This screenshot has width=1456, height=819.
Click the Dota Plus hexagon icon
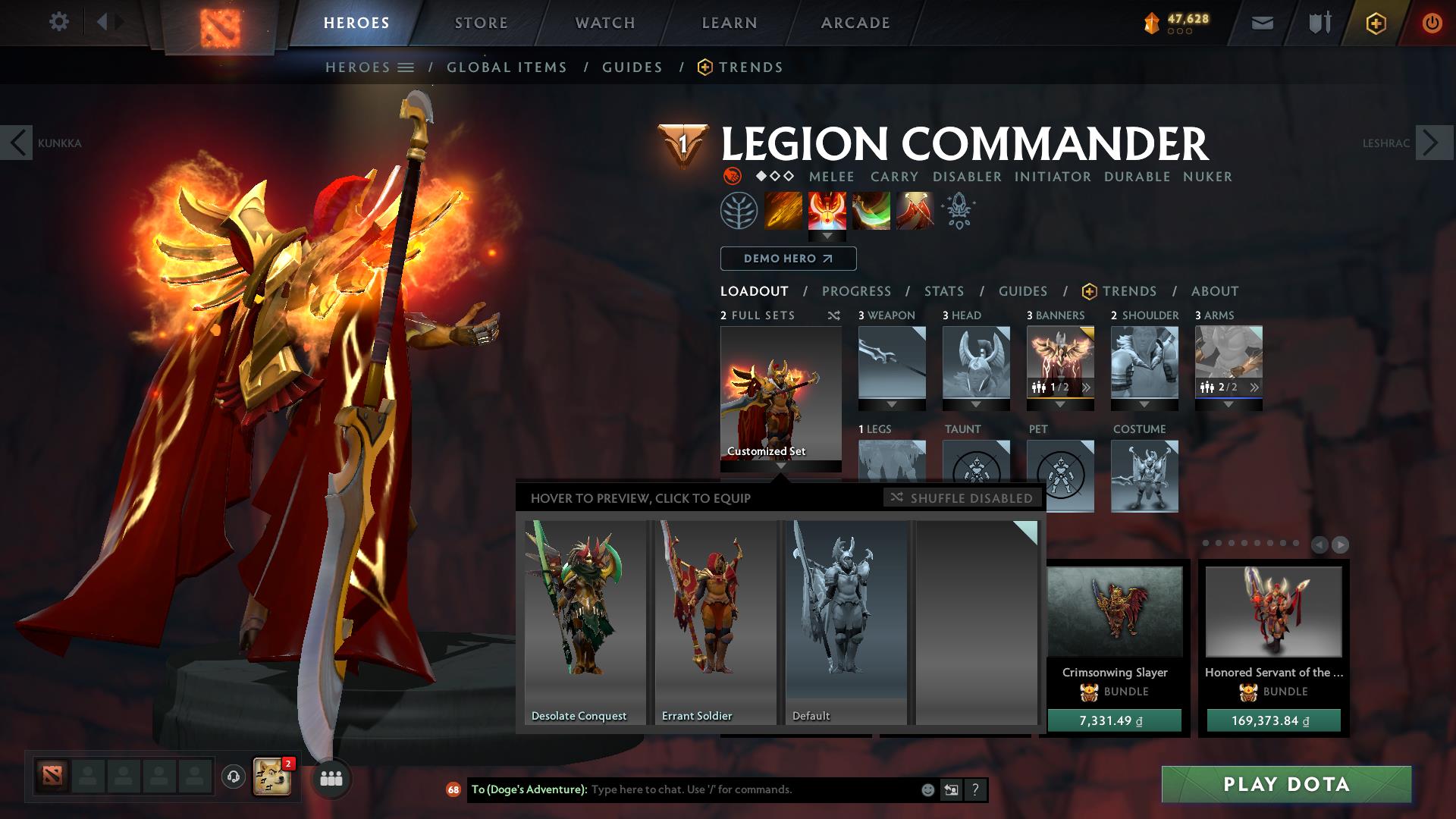(1378, 22)
